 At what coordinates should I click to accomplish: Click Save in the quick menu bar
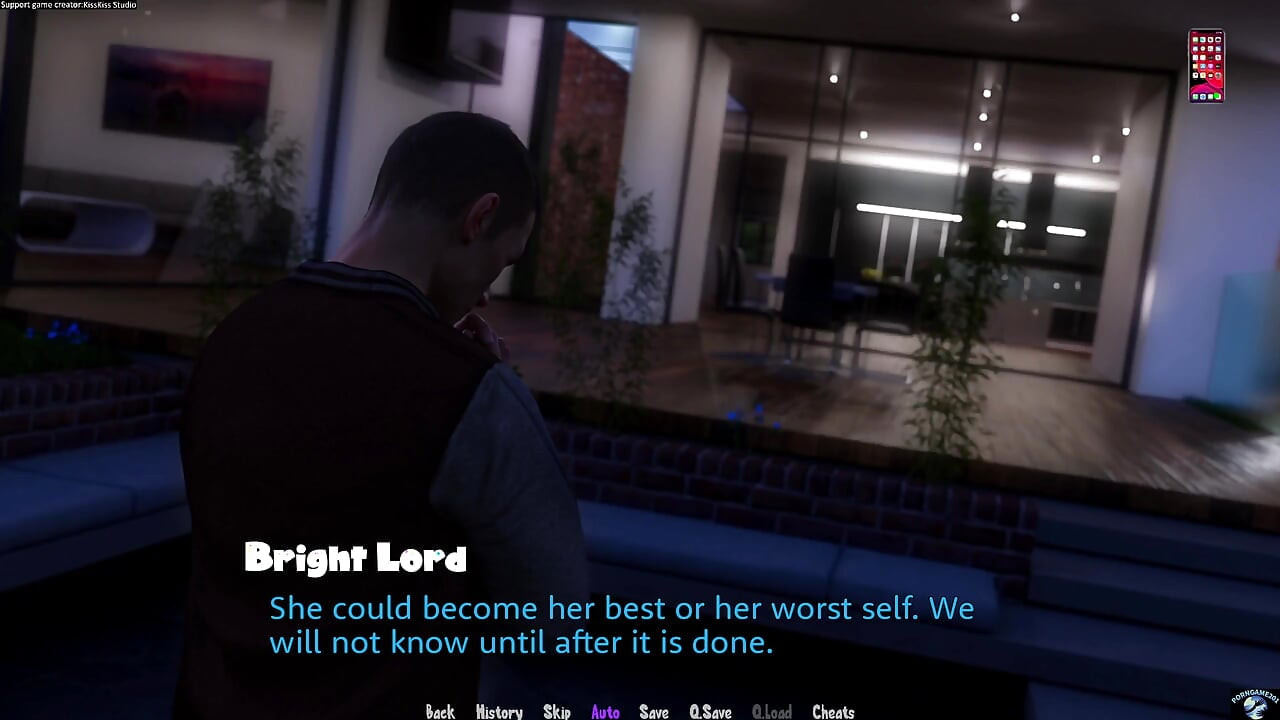coord(653,711)
